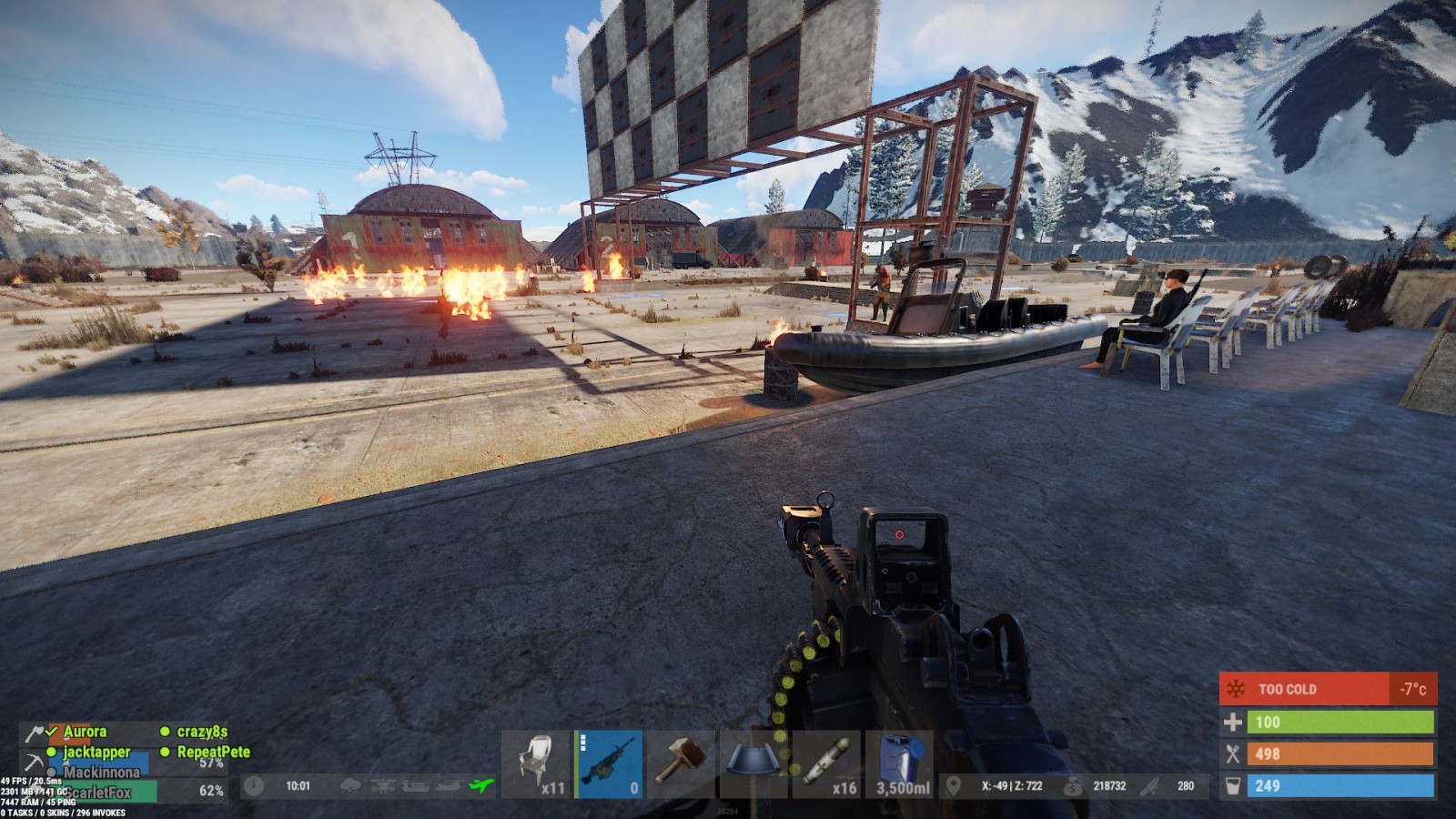Click team member Aurora's name
The width and height of the screenshot is (1456, 819).
(85, 732)
